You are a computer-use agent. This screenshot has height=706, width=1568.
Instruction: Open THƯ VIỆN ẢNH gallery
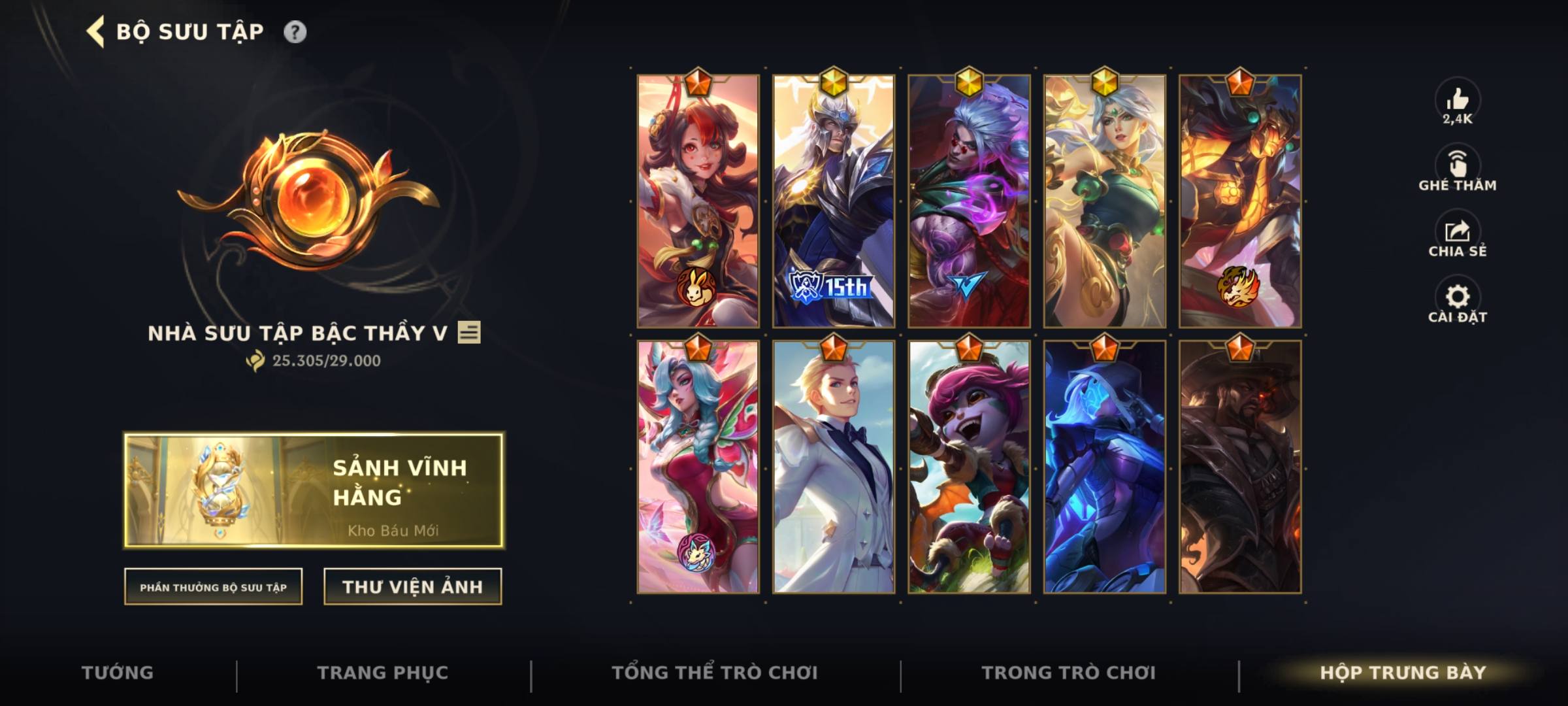click(412, 586)
